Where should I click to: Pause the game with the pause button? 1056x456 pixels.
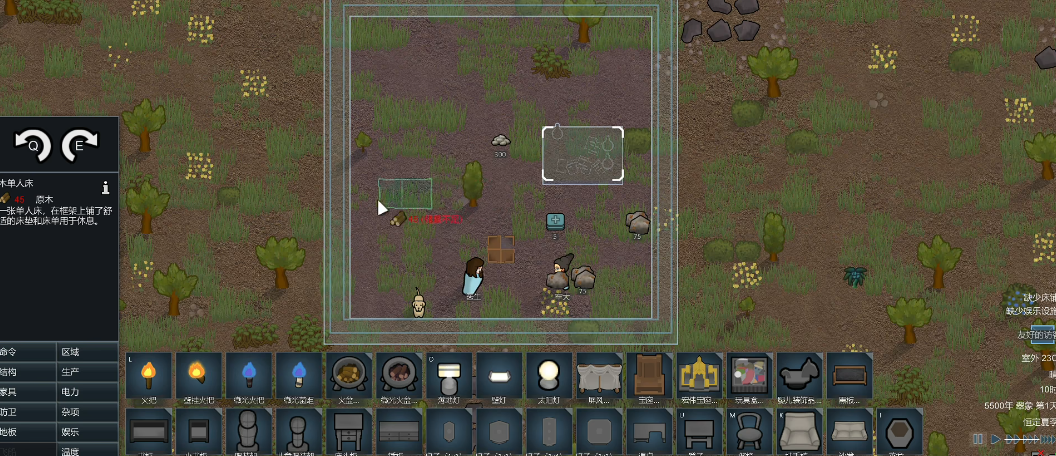point(978,439)
